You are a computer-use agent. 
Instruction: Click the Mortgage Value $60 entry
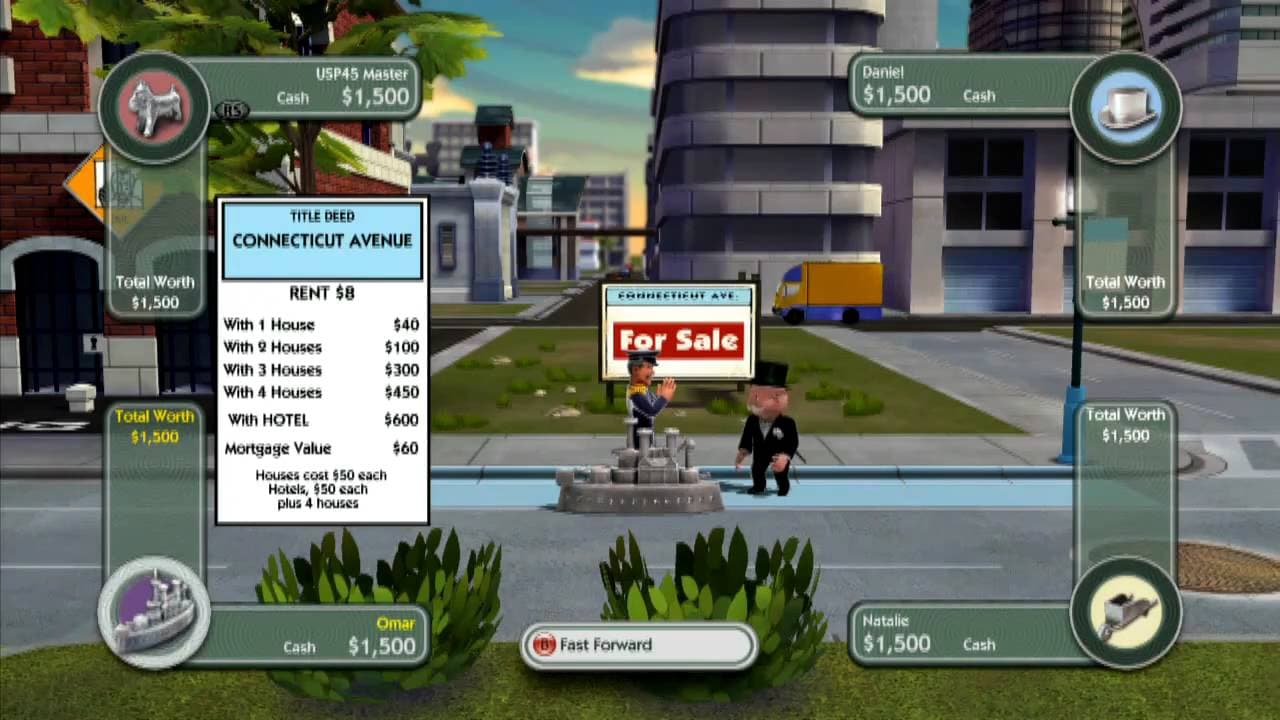322,448
